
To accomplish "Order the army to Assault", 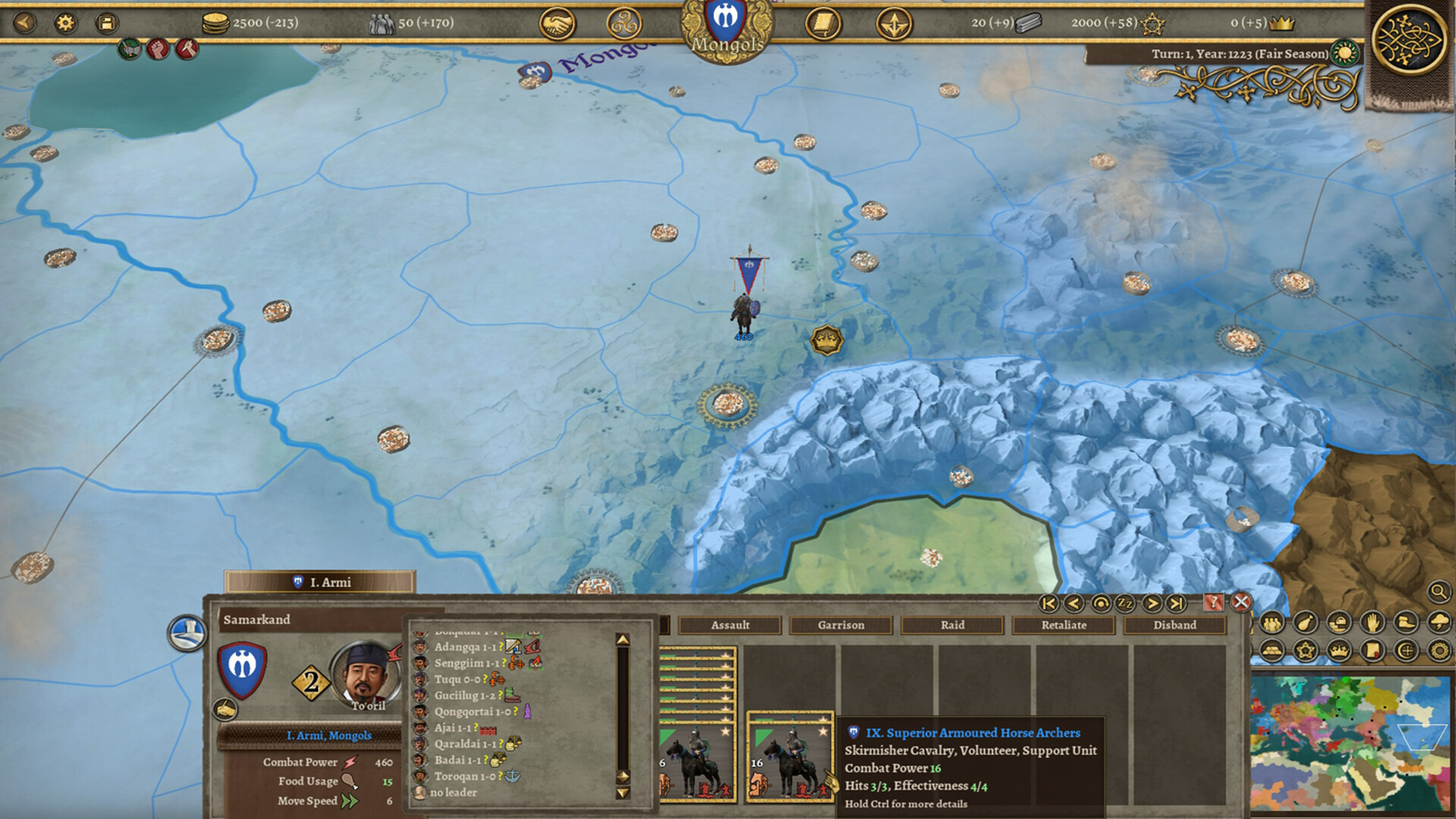I will pyautogui.click(x=730, y=625).
